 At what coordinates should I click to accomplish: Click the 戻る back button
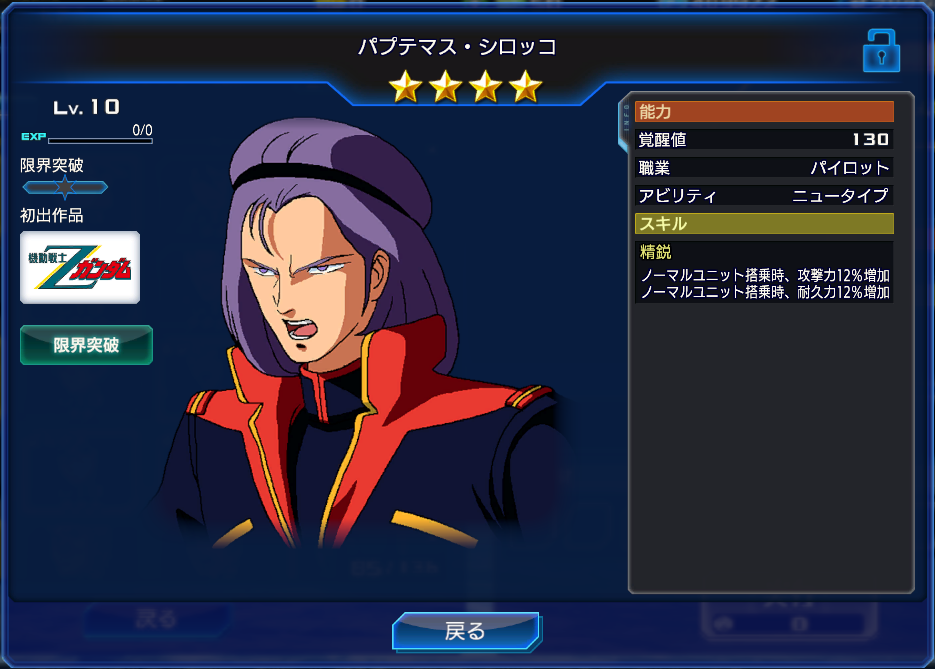pyautogui.click(x=466, y=631)
